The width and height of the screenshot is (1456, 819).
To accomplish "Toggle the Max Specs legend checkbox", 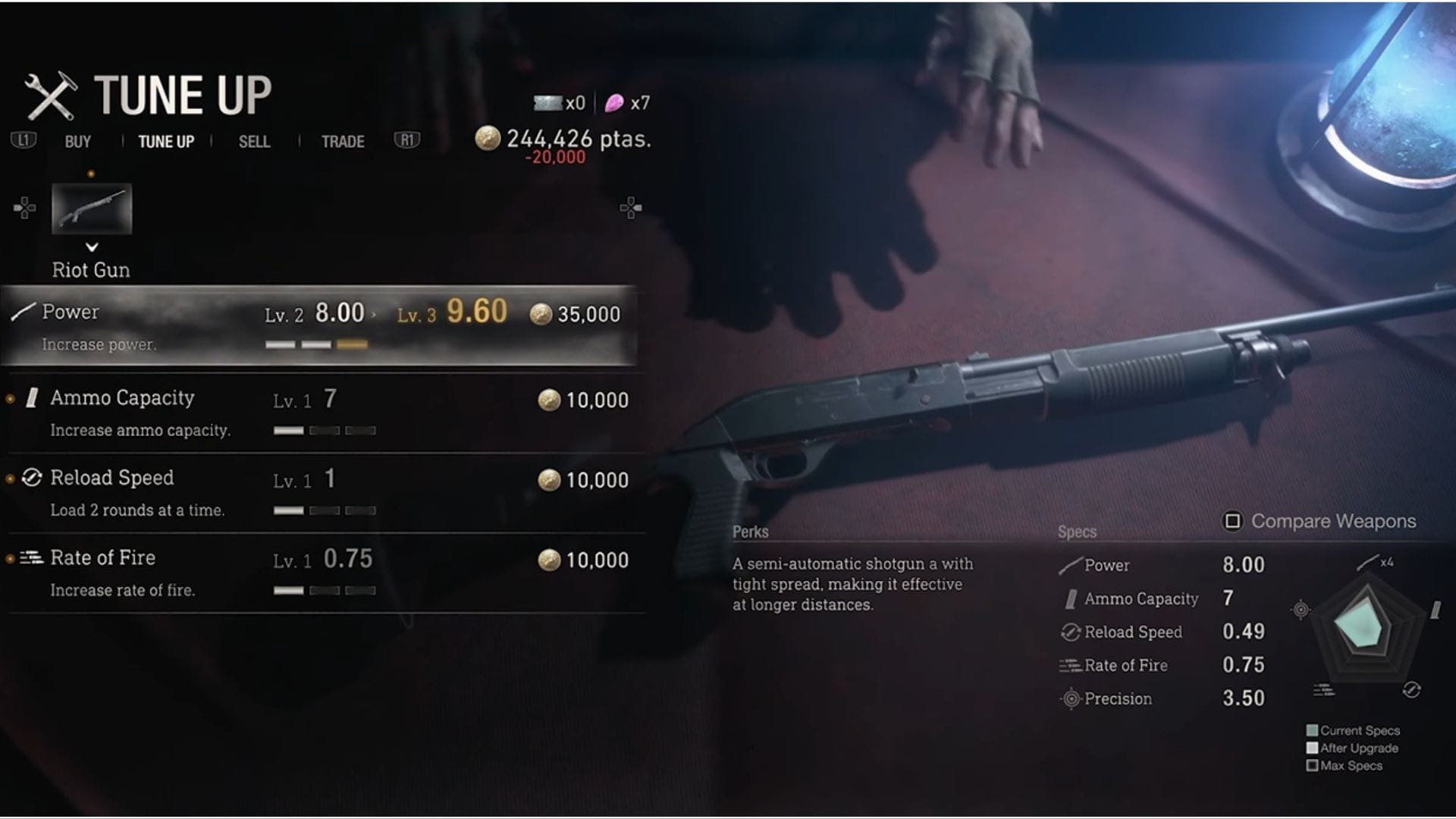I will click(1311, 765).
